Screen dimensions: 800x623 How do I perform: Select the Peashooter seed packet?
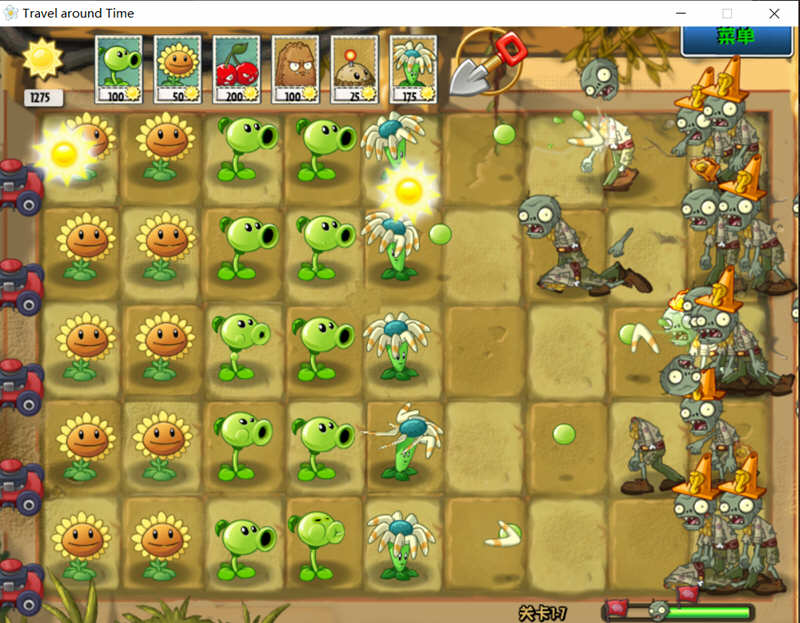point(118,69)
